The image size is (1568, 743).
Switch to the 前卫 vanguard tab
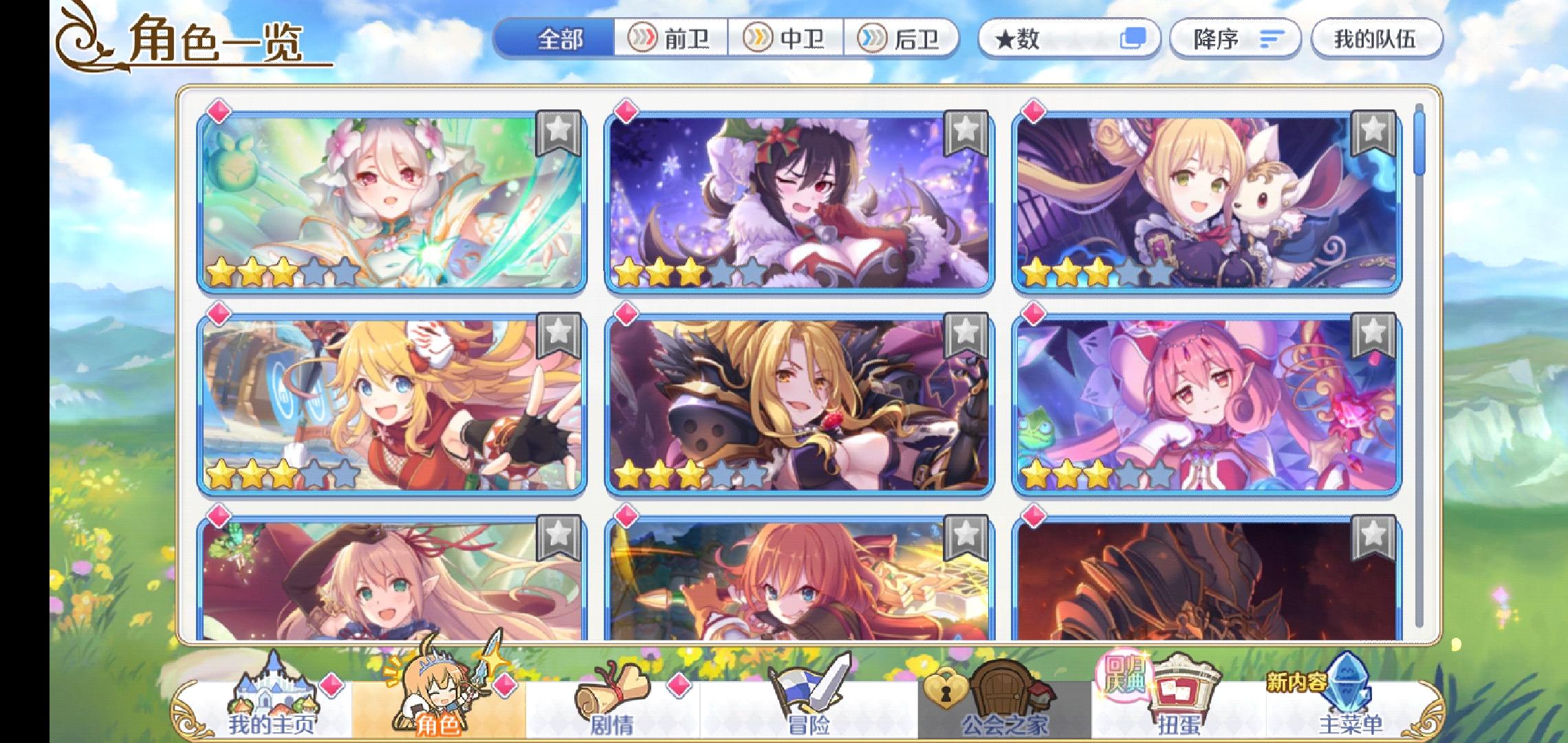coord(674,39)
